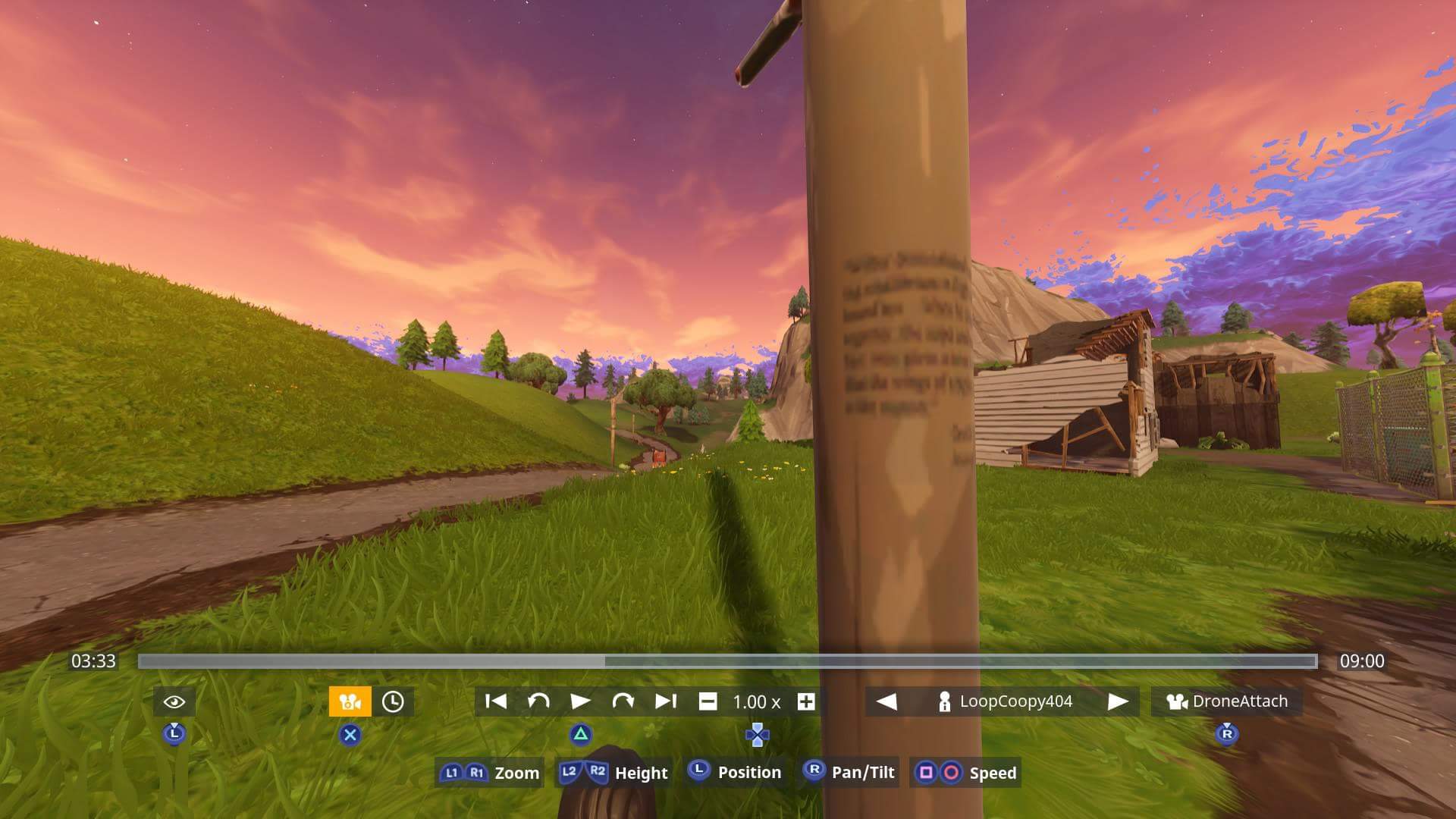The width and height of the screenshot is (1456, 819).
Task: Click the eye icon to hide HUD
Action: click(174, 701)
